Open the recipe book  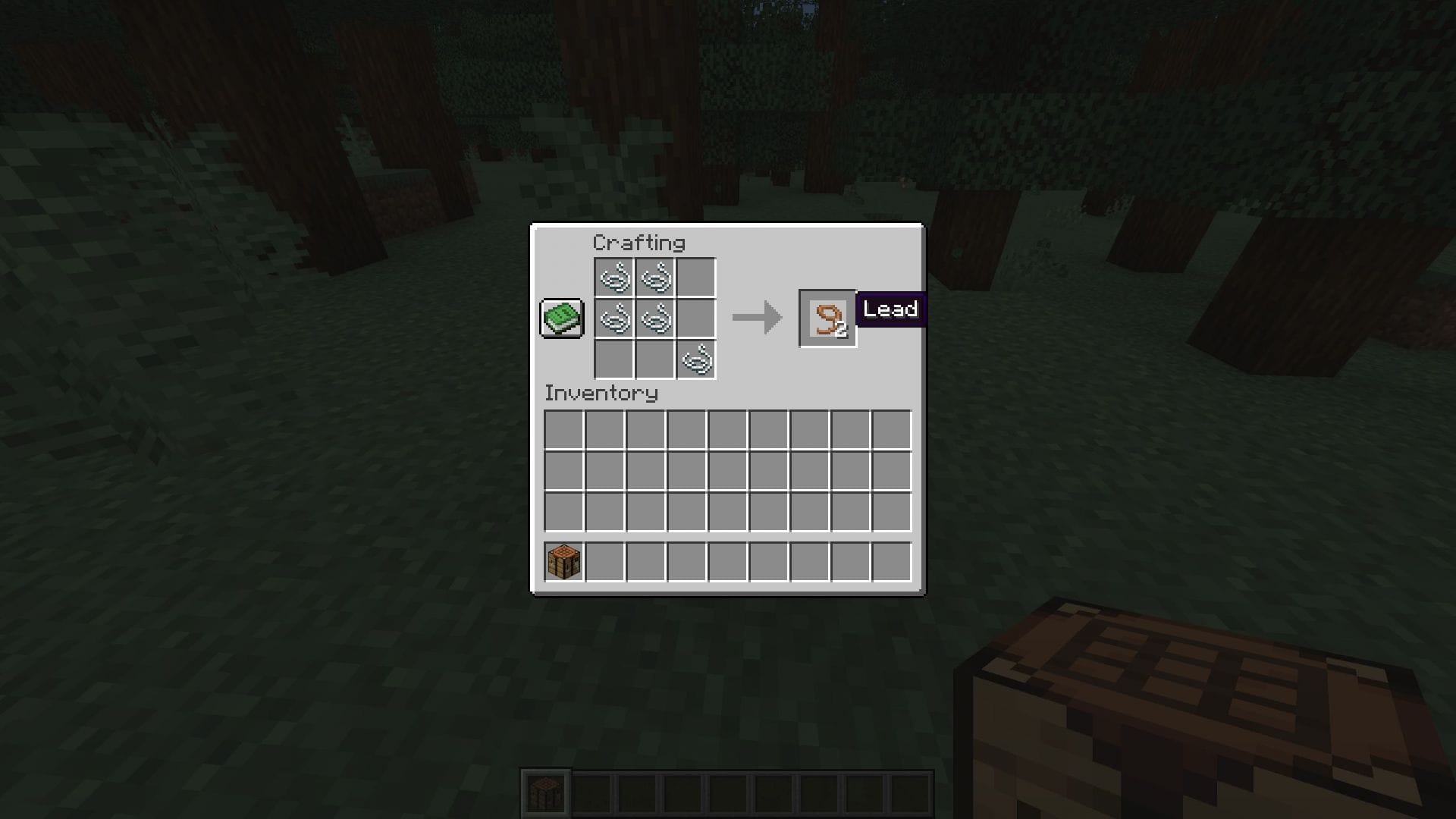coord(561,318)
